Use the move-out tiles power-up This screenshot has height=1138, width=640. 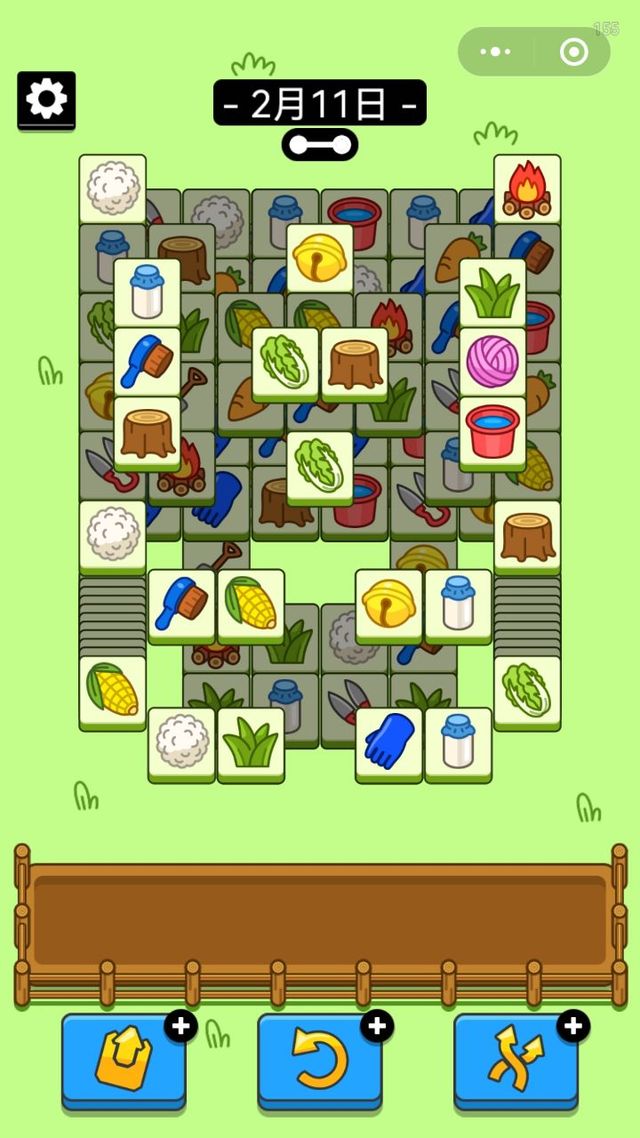click(123, 1060)
